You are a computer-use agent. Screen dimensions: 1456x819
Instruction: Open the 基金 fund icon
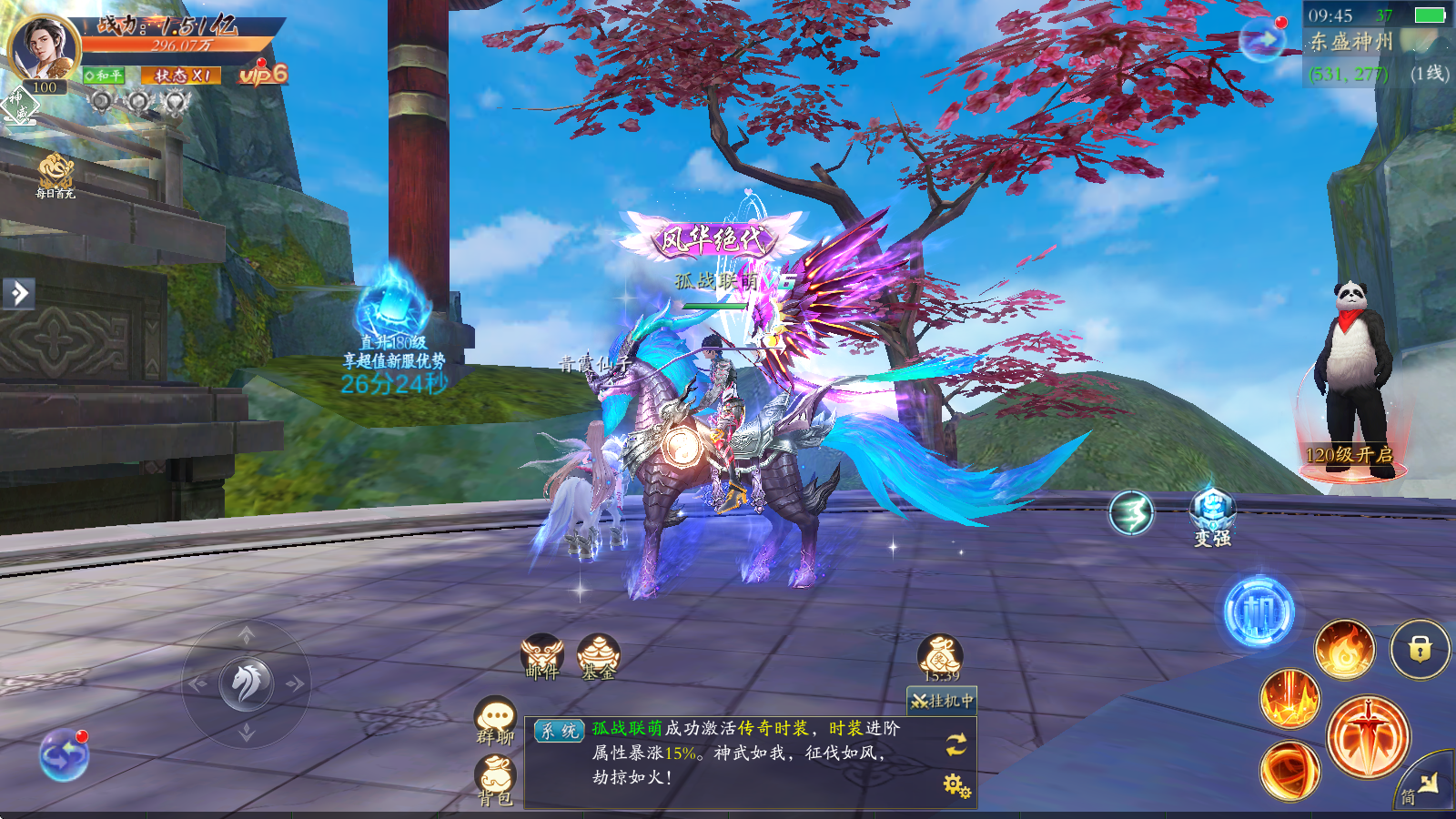click(x=598, y=656)
